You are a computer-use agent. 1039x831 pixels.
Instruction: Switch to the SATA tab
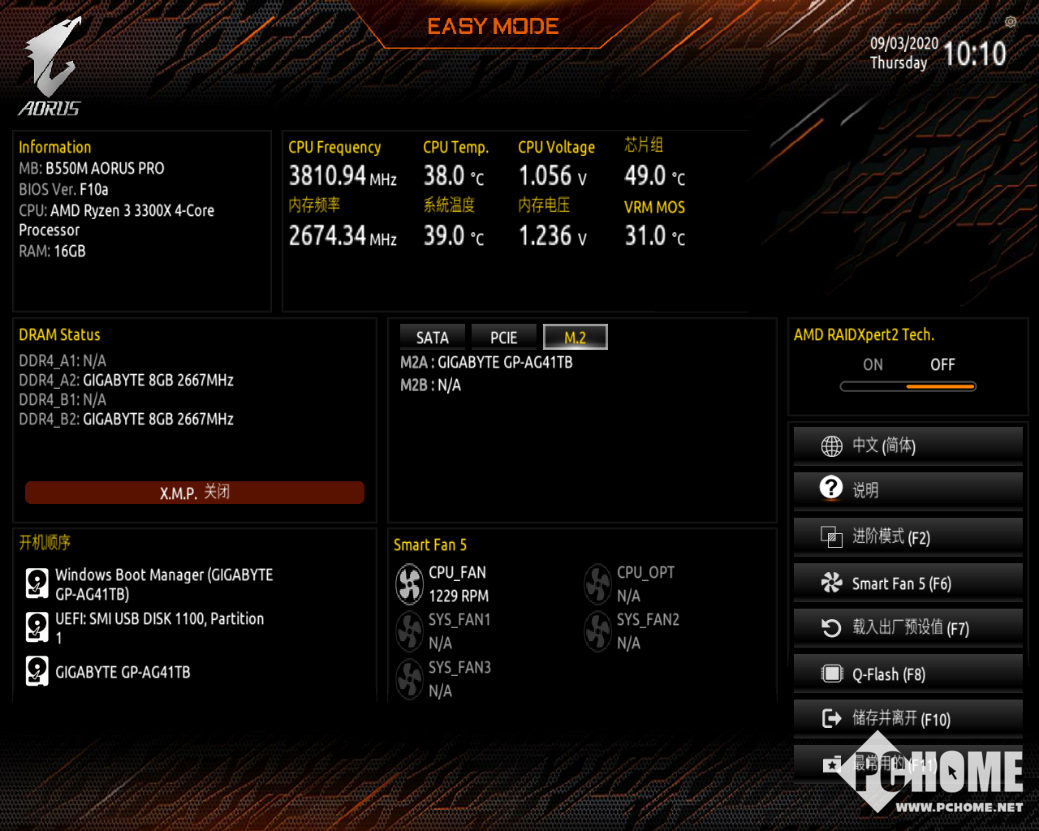432,338
